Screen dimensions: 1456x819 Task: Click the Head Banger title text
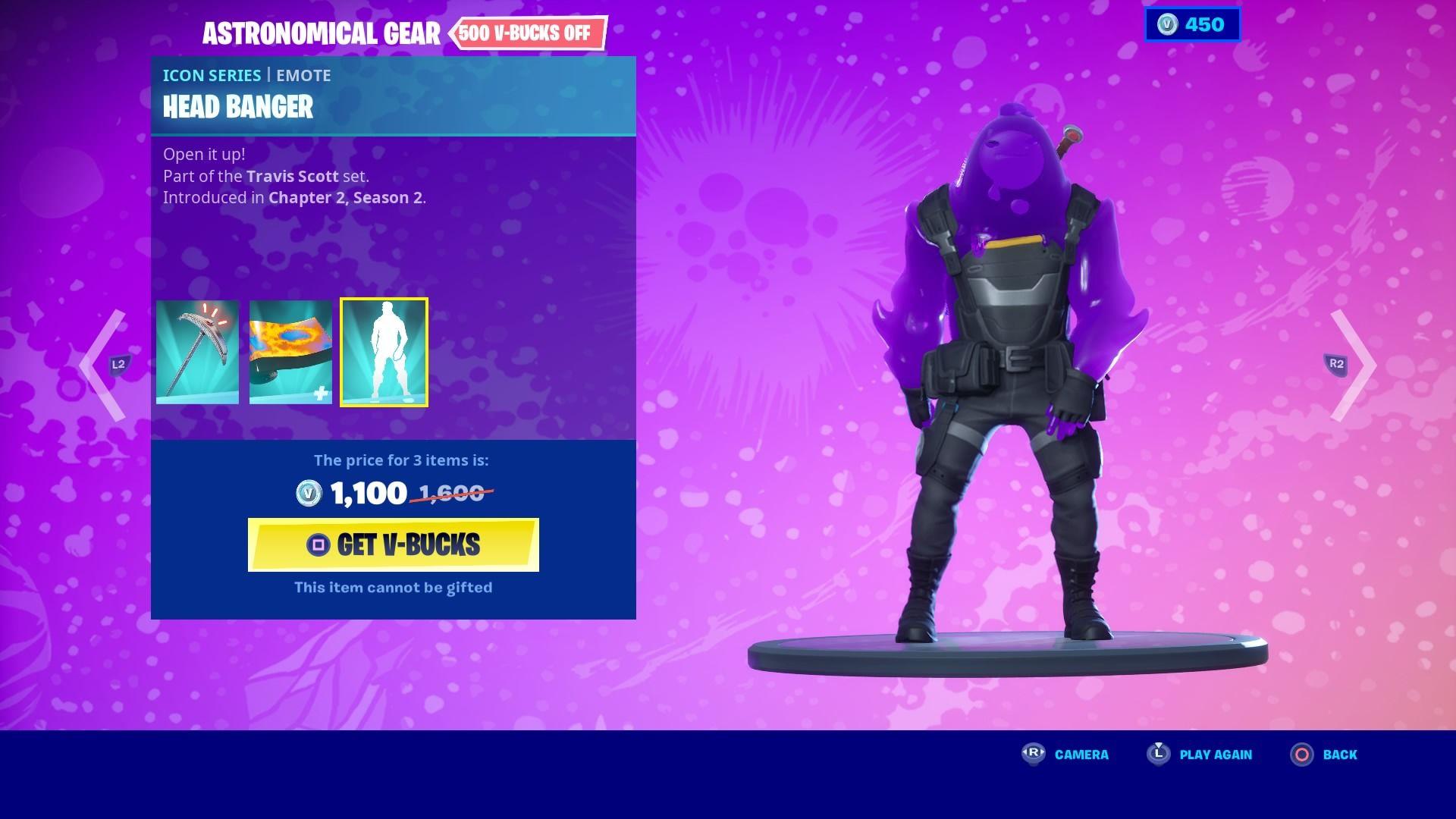point(237,108)
